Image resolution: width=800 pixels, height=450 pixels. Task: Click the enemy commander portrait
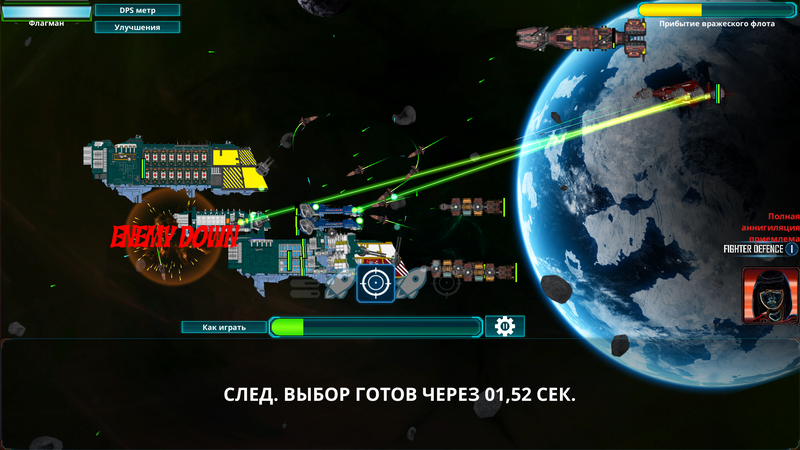click(x=771, y=293)
